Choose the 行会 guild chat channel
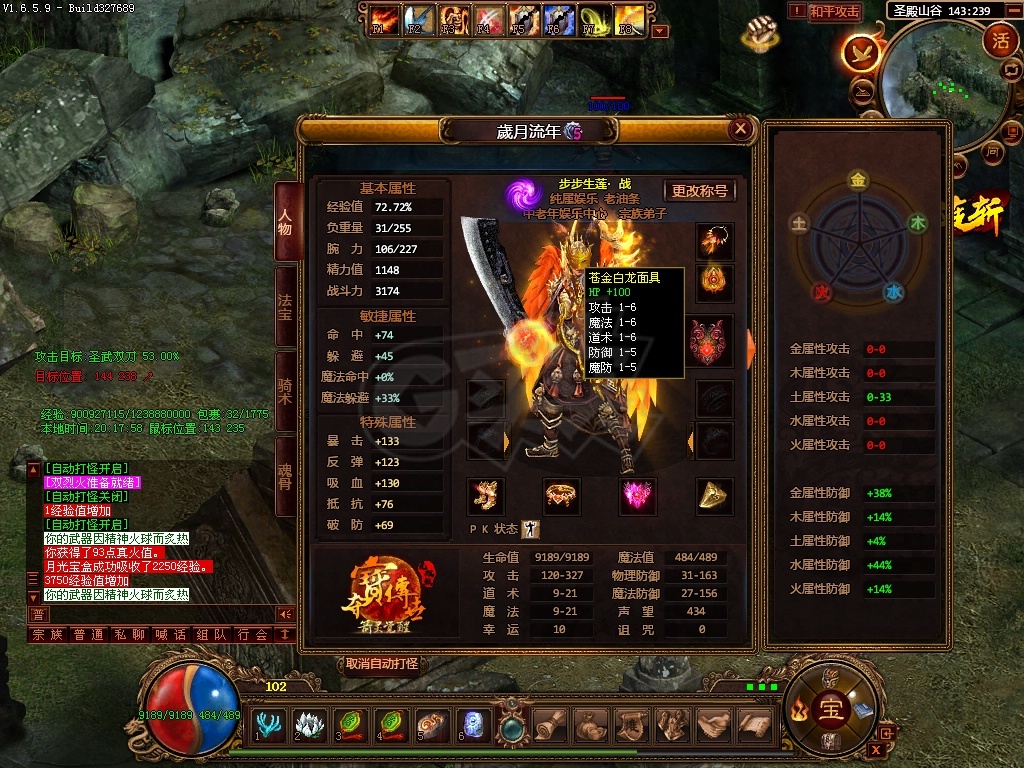 tap(252, 634)
